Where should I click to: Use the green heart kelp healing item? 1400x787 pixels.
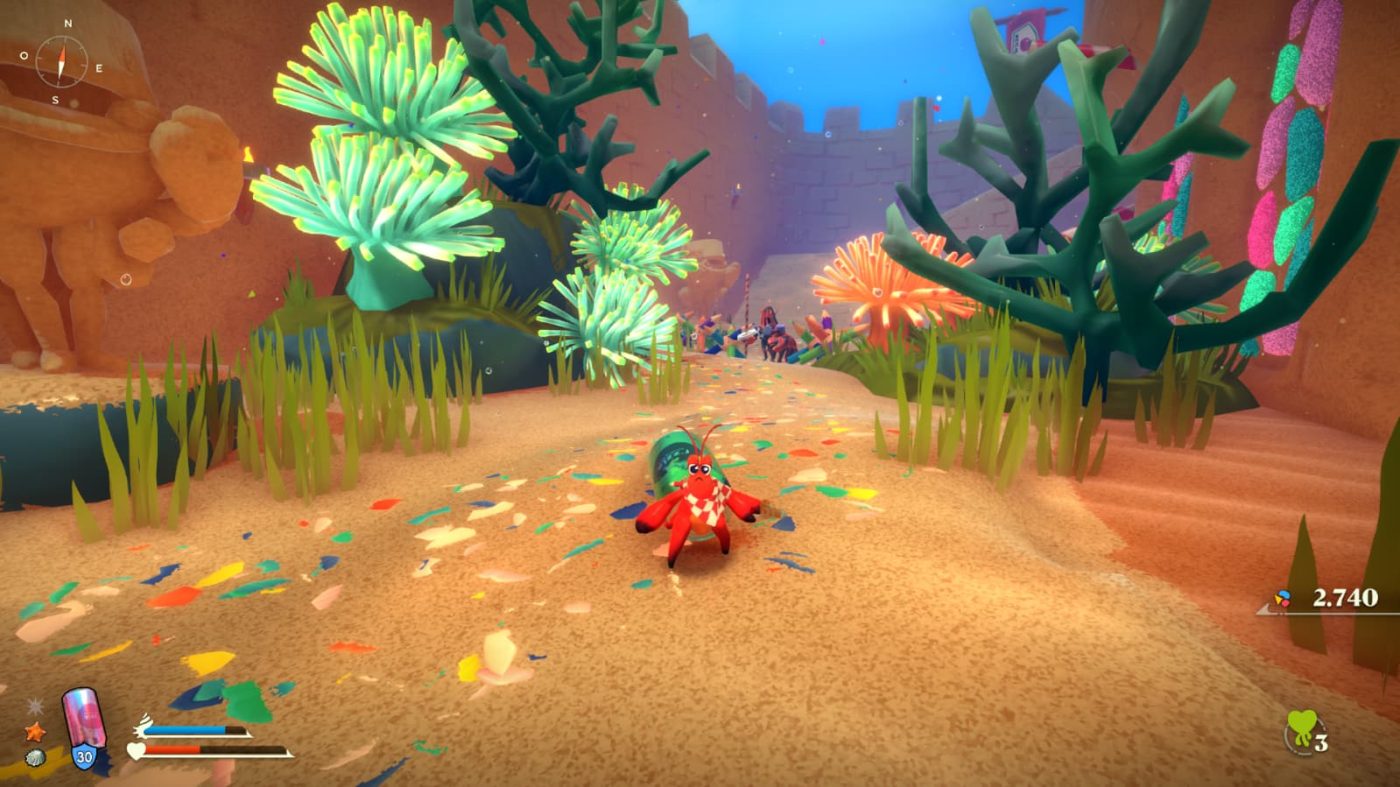[x=1300, y=730]
